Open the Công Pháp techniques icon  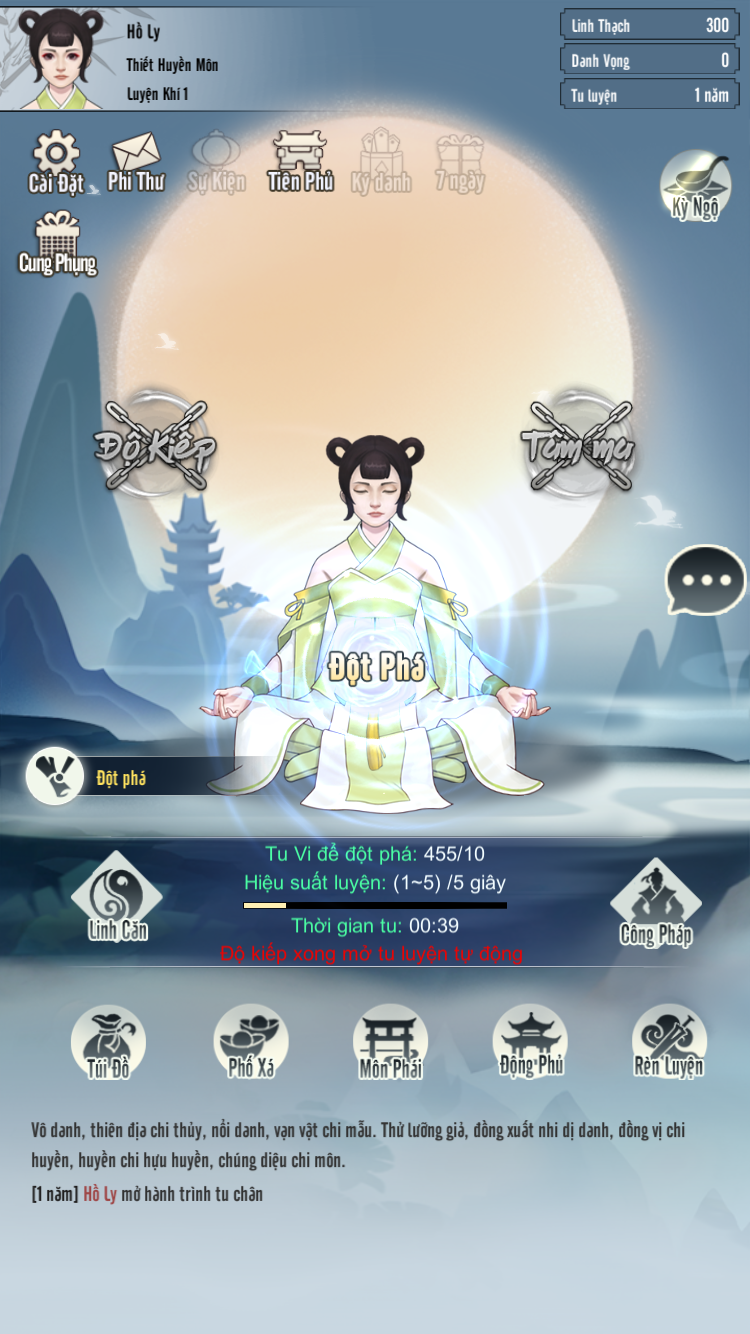tap(656, 902)
